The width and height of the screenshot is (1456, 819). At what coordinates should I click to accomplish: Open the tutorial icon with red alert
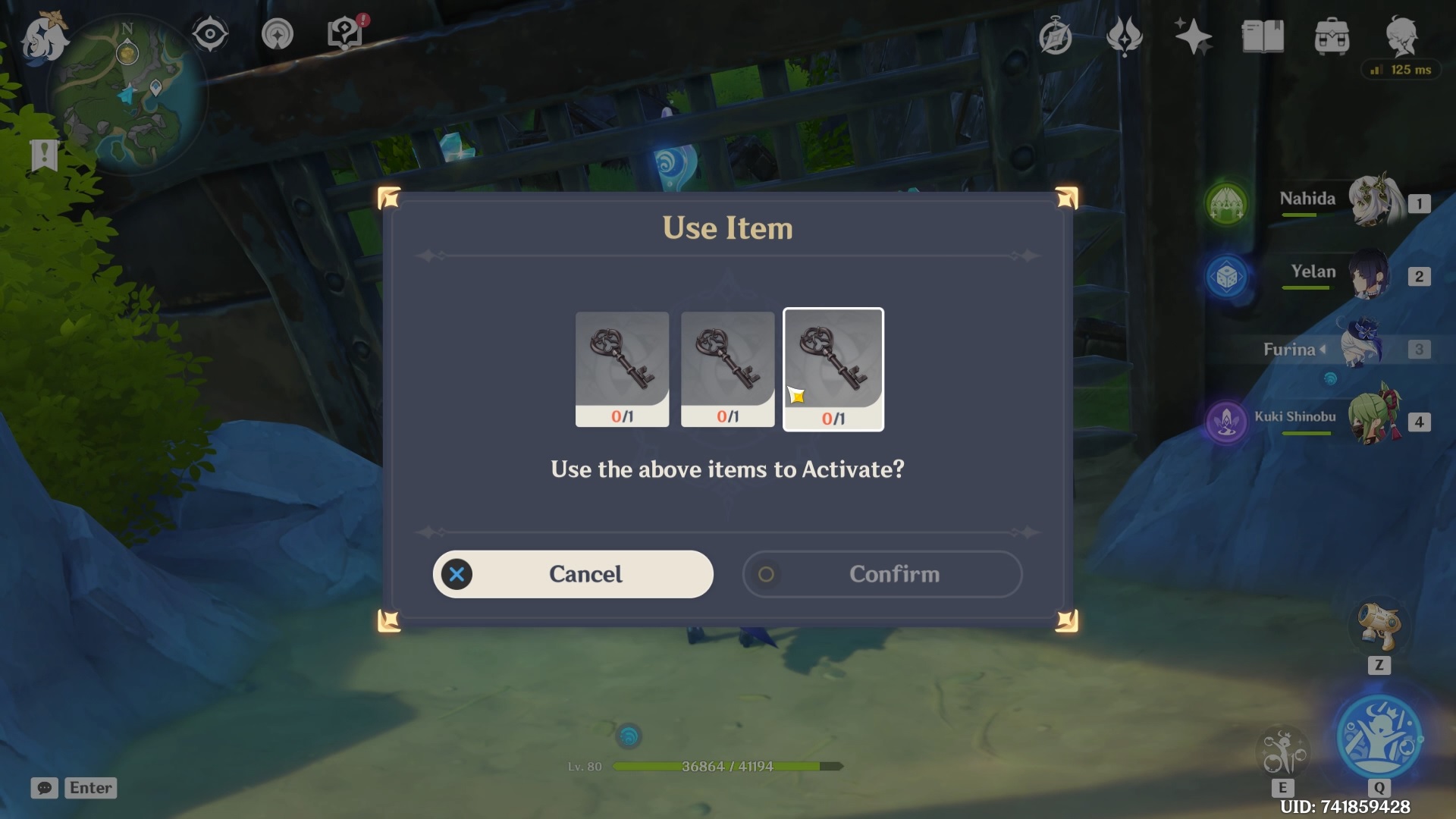[x=346, y=33]
